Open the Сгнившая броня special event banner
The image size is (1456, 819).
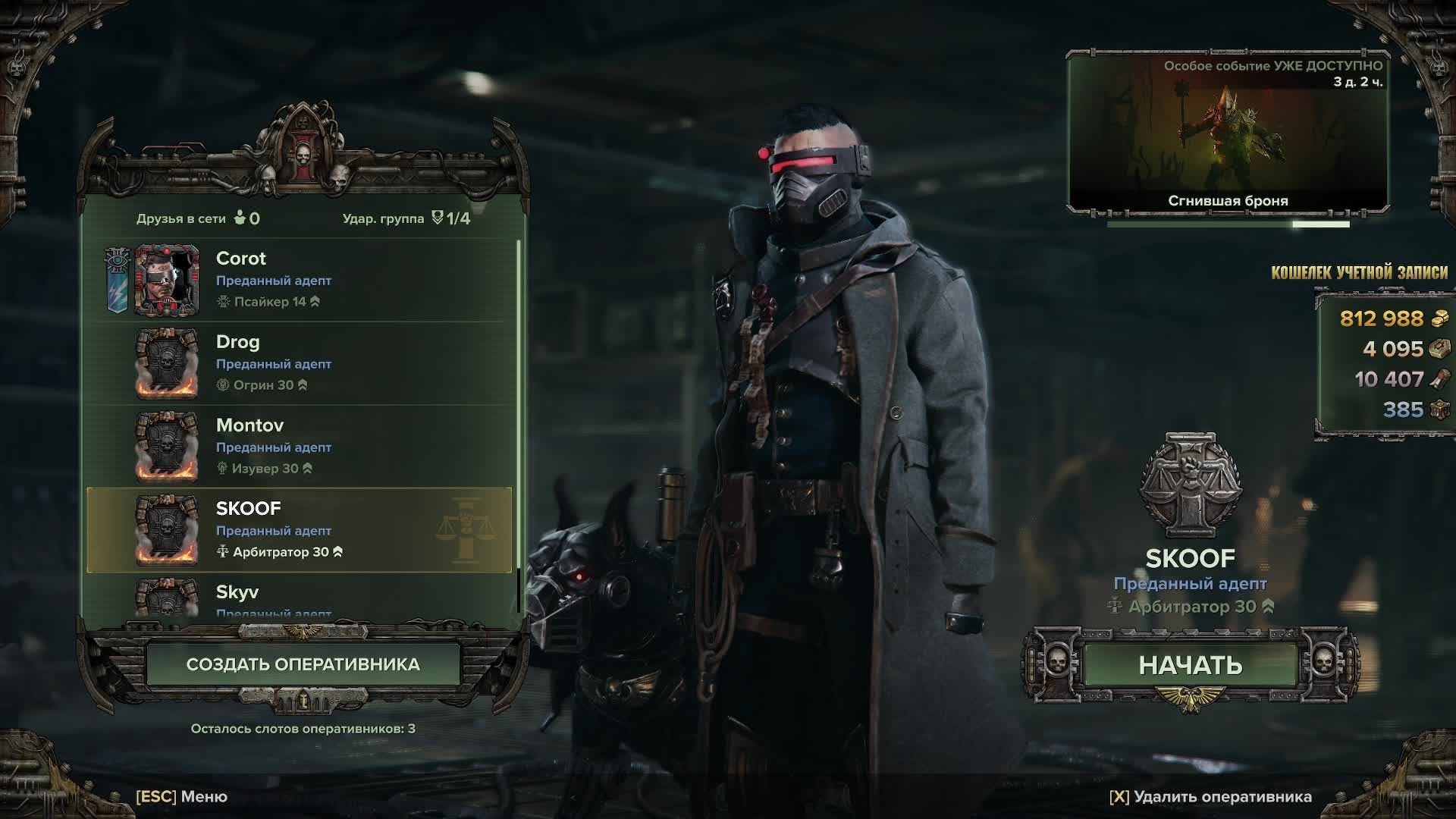[1228, 133]
